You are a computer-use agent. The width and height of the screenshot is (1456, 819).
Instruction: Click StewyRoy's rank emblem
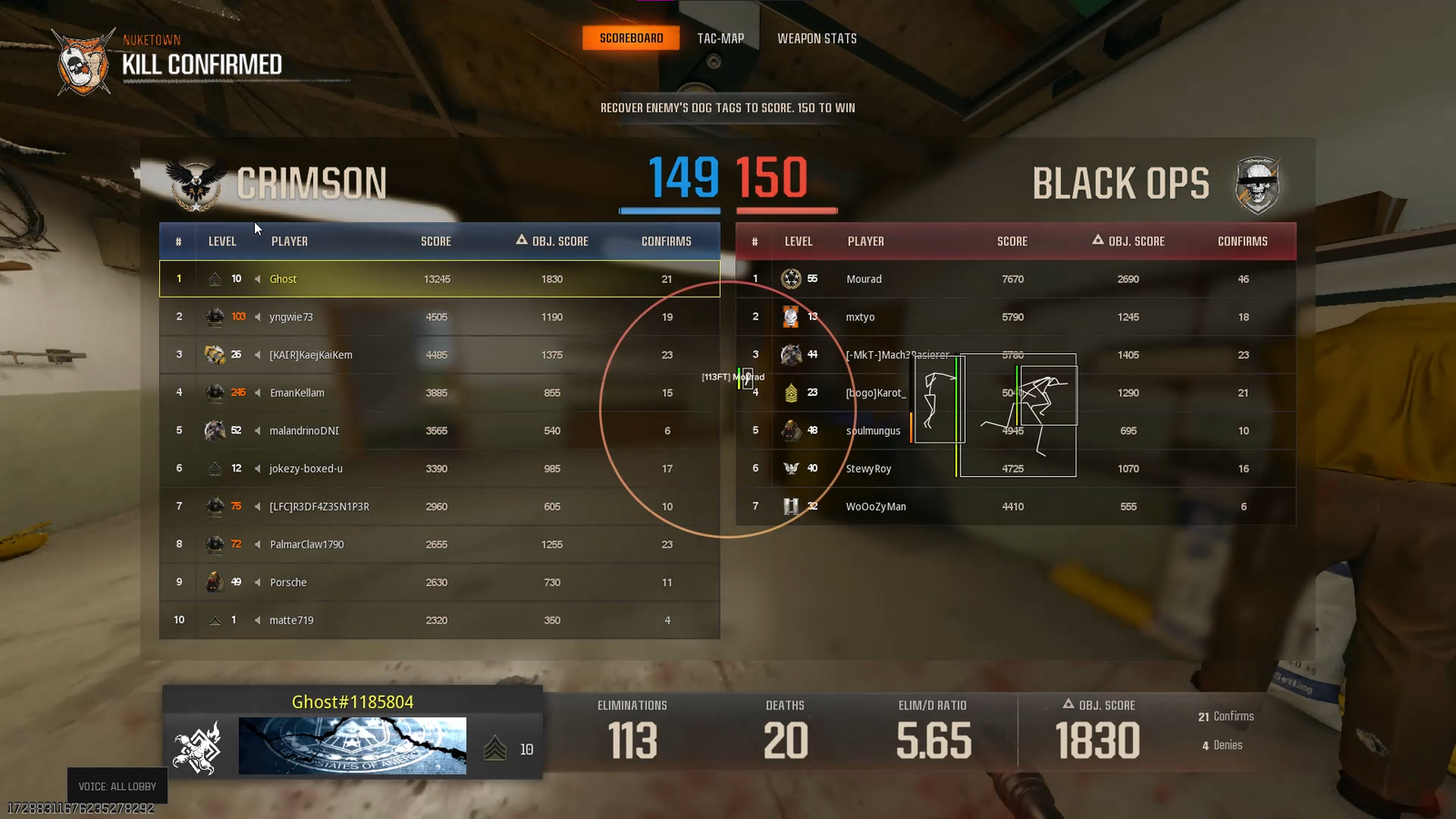[x=793, y=468]
